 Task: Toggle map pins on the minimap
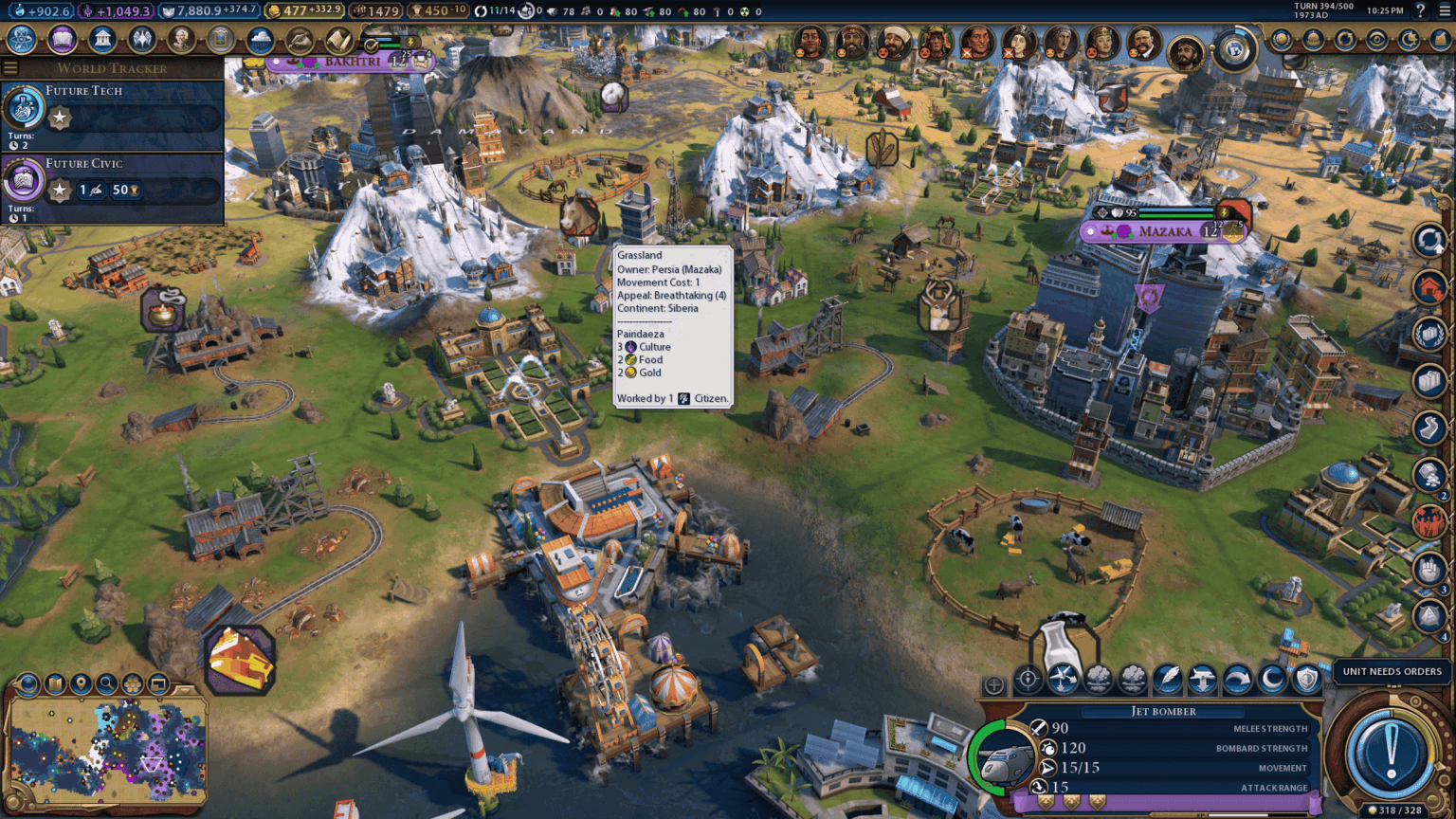tap(81, 681)
